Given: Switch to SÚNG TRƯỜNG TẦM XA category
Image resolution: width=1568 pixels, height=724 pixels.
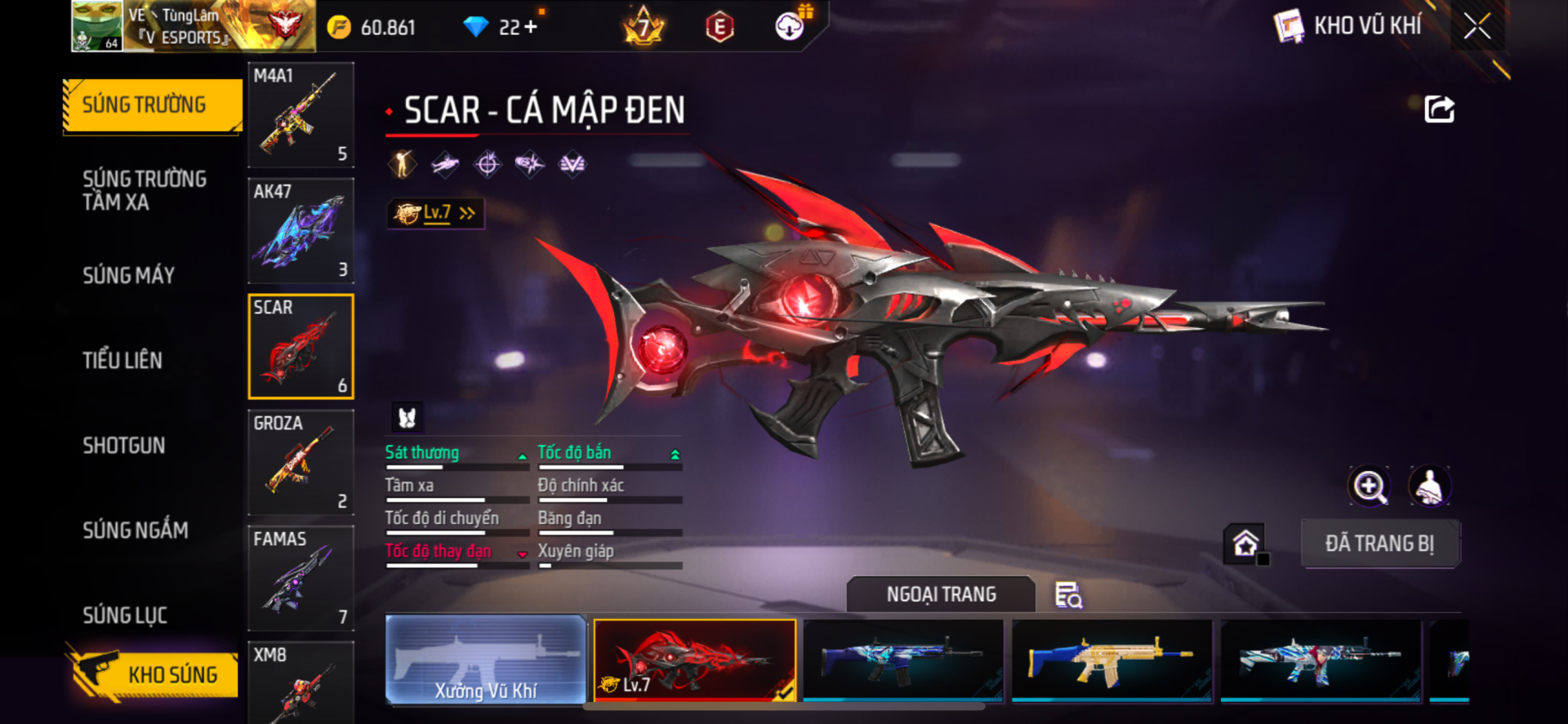Looking at the screenshot, I should click(x=145, y=190).
